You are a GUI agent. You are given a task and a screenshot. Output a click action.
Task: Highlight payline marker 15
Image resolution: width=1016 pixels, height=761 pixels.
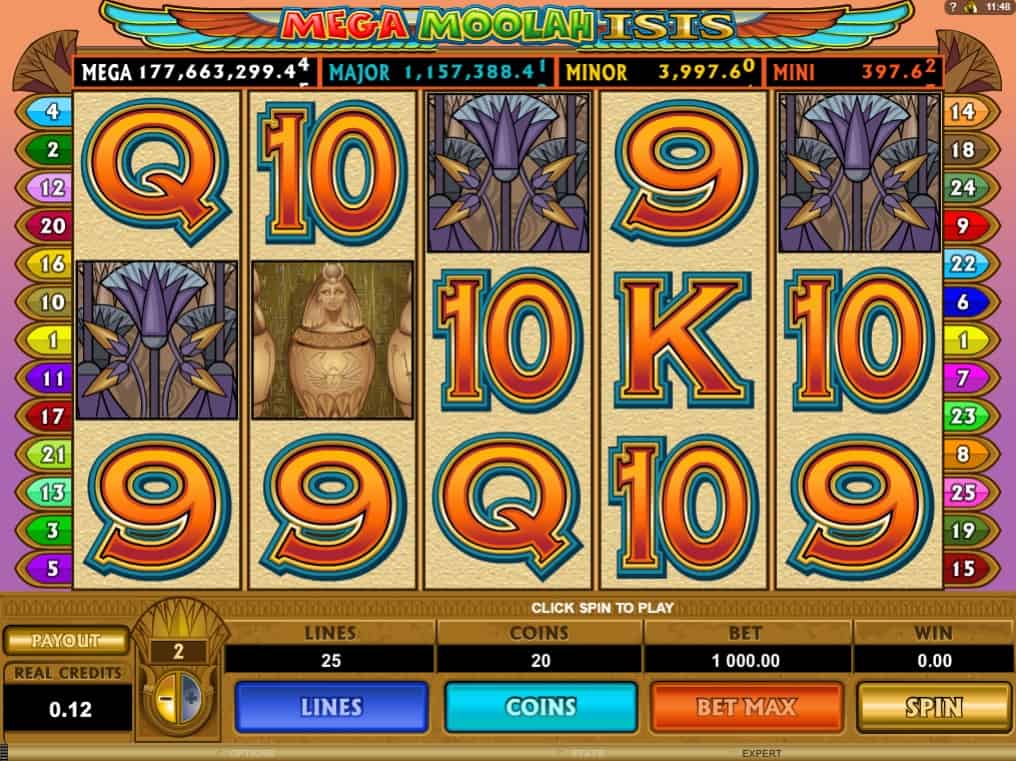(x=962, y=568)
